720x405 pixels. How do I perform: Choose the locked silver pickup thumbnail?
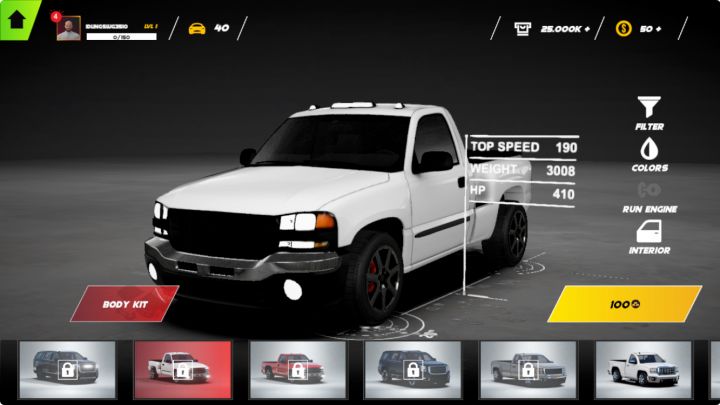[x=528, y=370]
